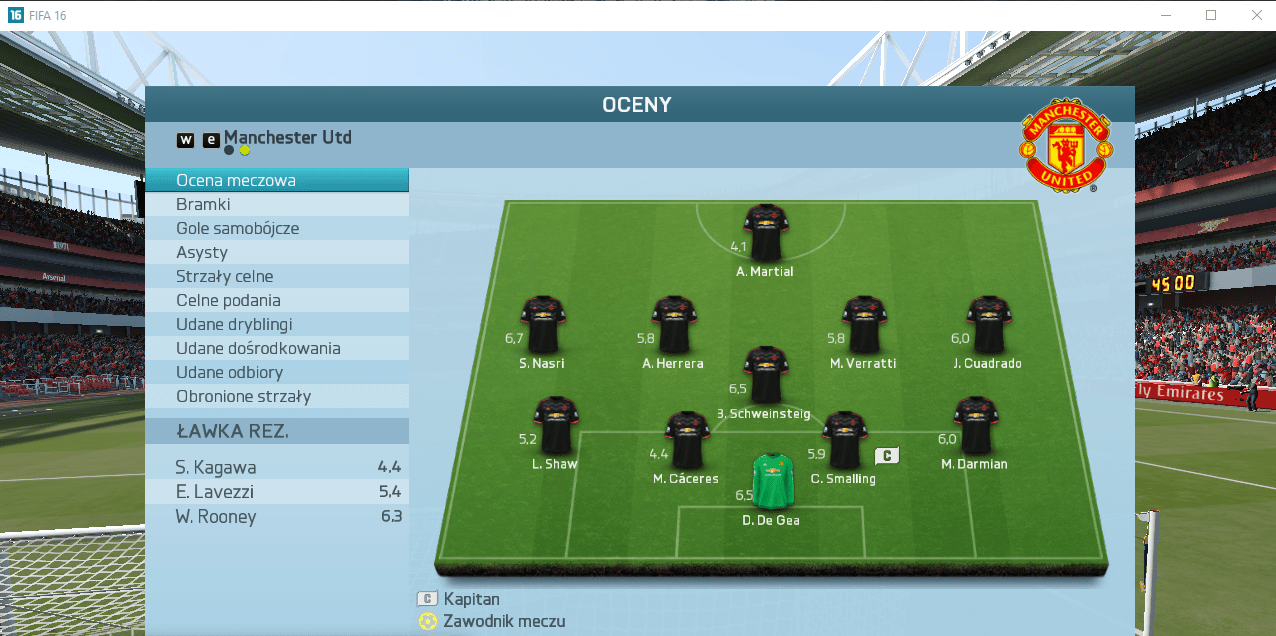Screen dimensions: 1276x636
Task: Click the E. Lavezzi bench row
Action: [277, 492]
